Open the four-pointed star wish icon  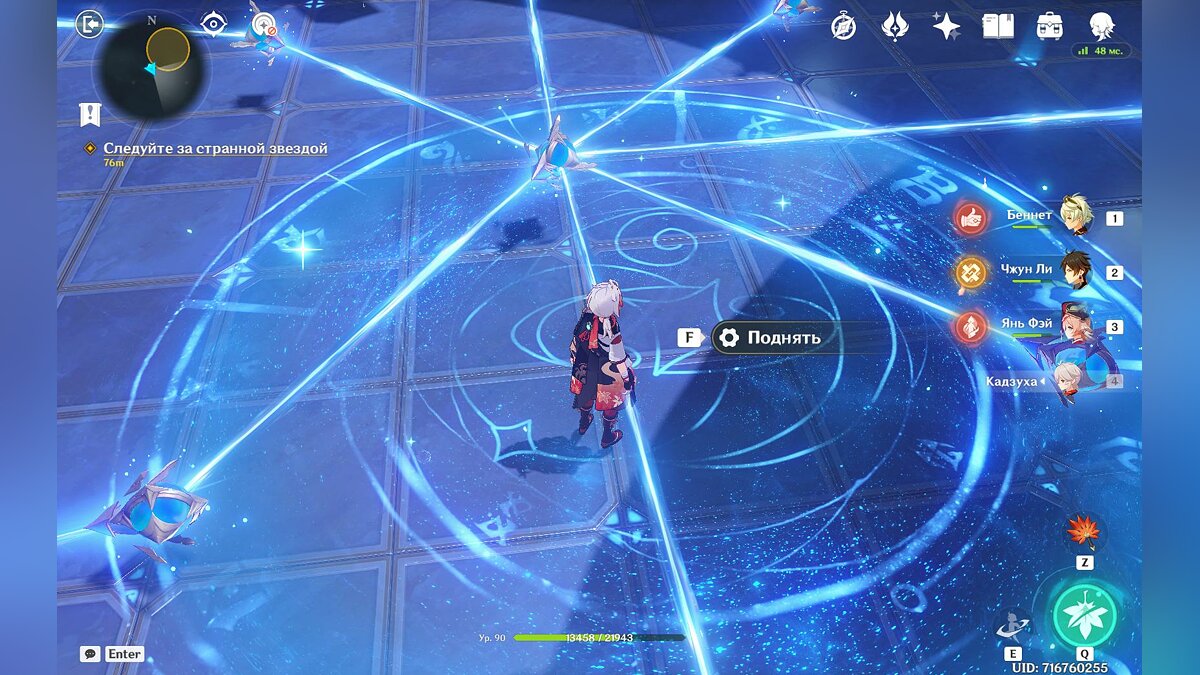pos(946,27)
